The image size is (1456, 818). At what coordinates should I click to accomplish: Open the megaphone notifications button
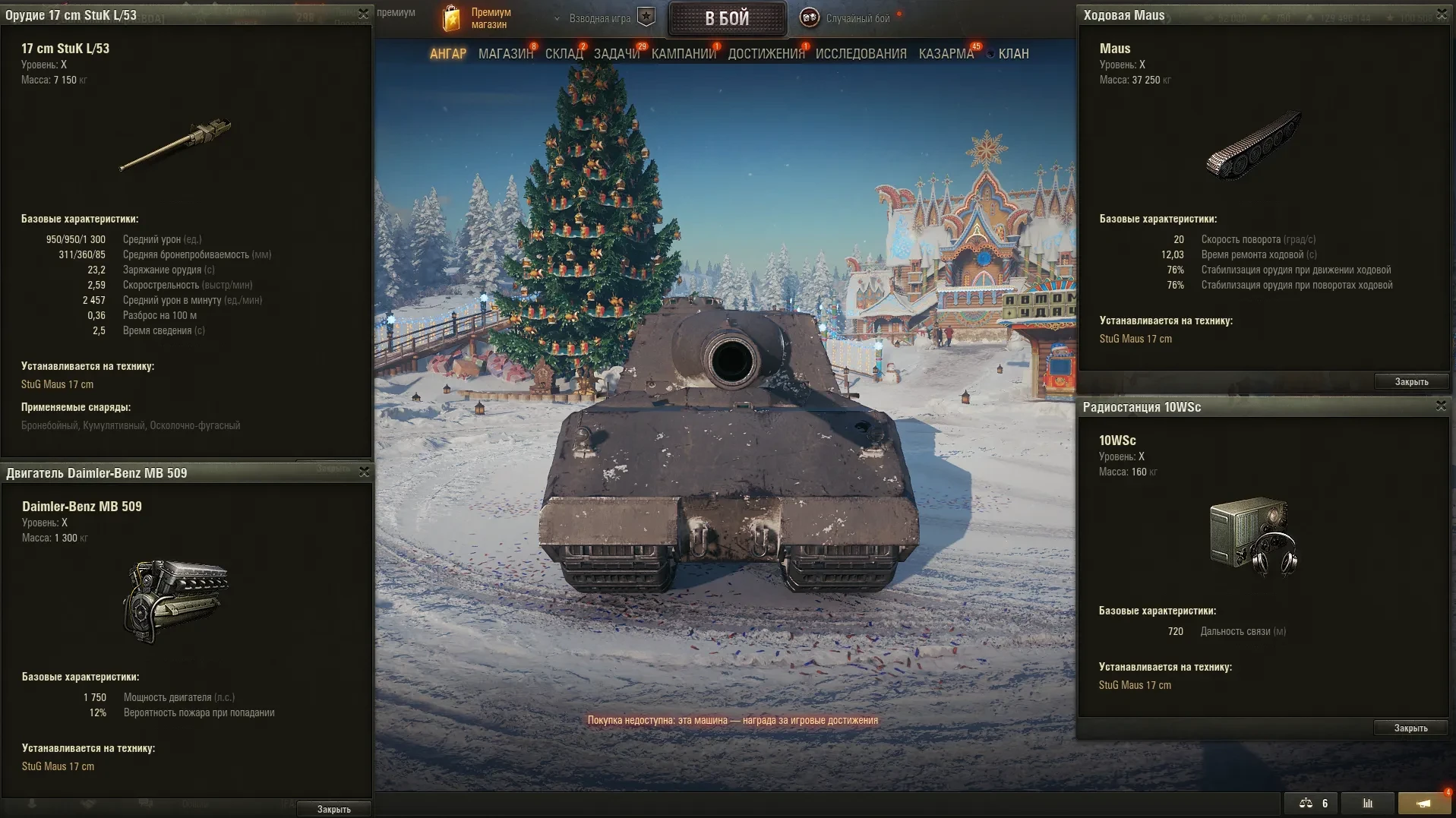pos(1423,804)
